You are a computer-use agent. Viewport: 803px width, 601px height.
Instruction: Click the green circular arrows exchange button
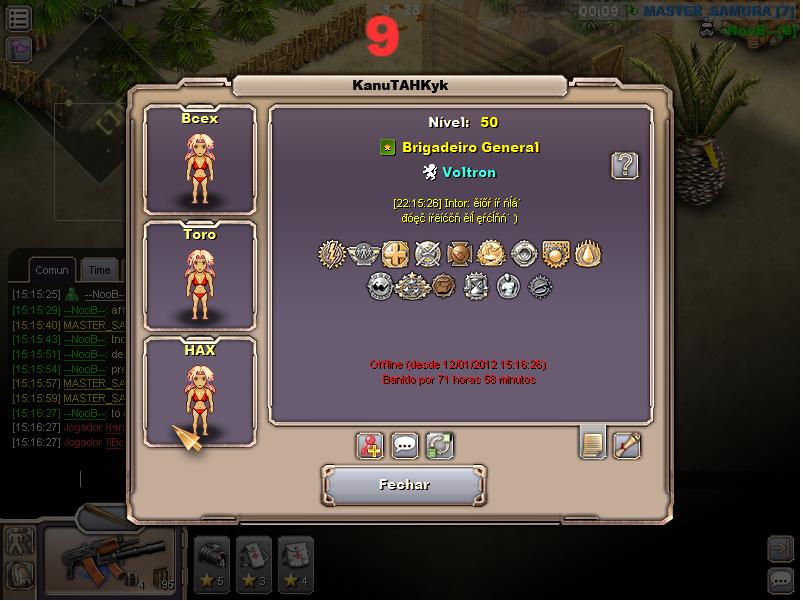click(439, 445)
